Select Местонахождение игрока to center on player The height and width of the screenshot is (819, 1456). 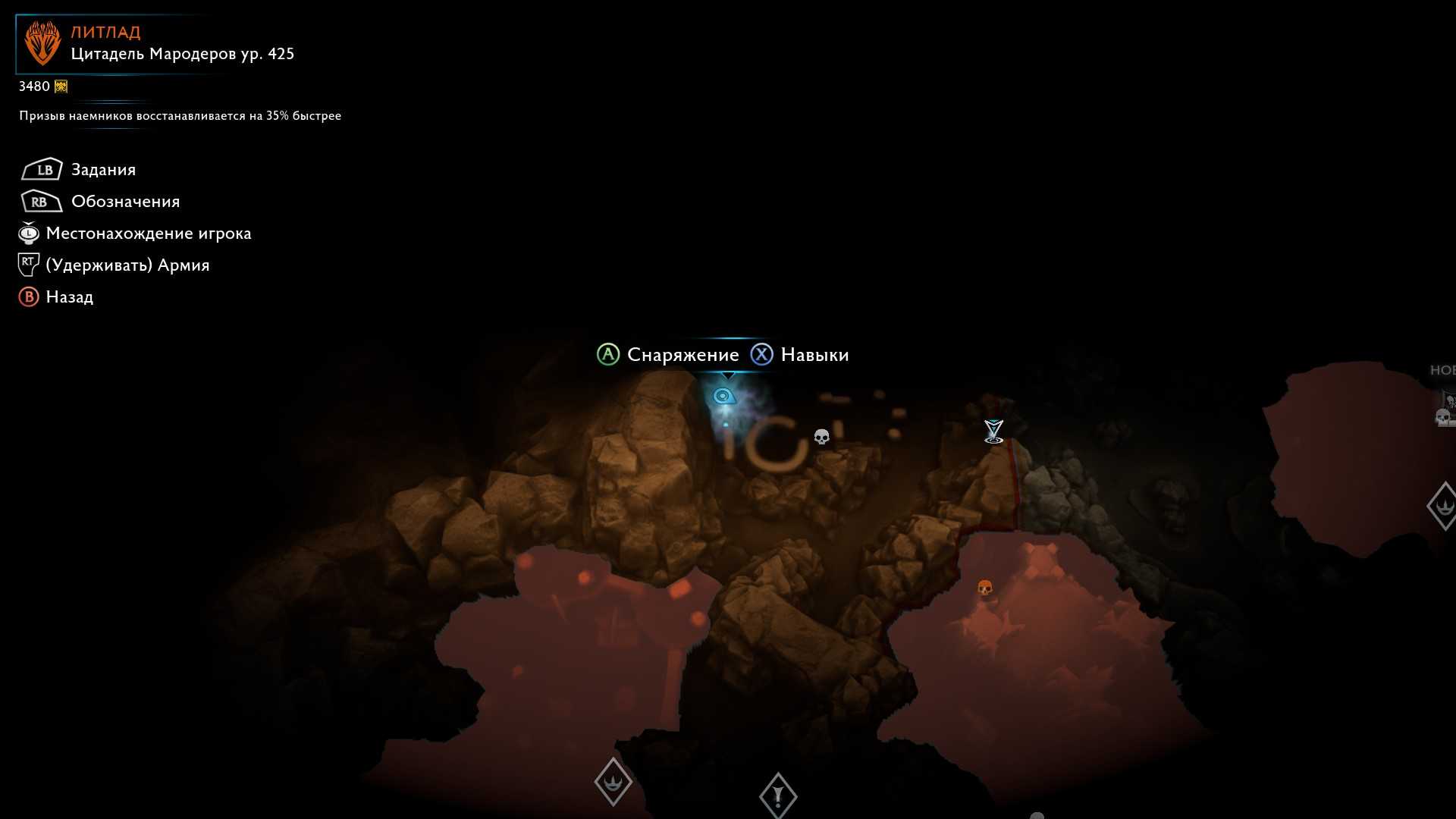[148, 234]
